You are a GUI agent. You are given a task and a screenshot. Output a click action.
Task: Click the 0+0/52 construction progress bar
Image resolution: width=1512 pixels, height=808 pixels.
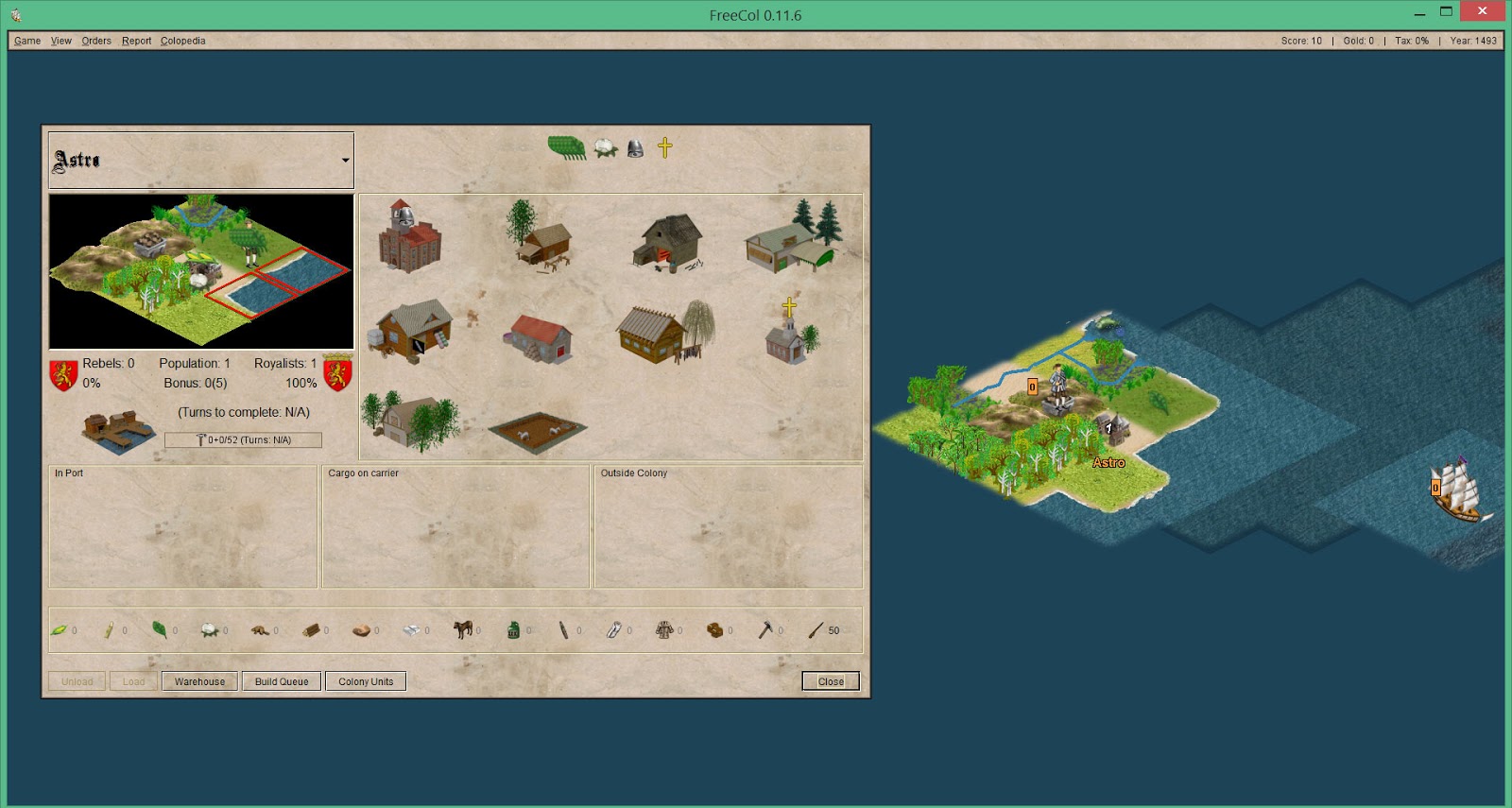[243, 439]
